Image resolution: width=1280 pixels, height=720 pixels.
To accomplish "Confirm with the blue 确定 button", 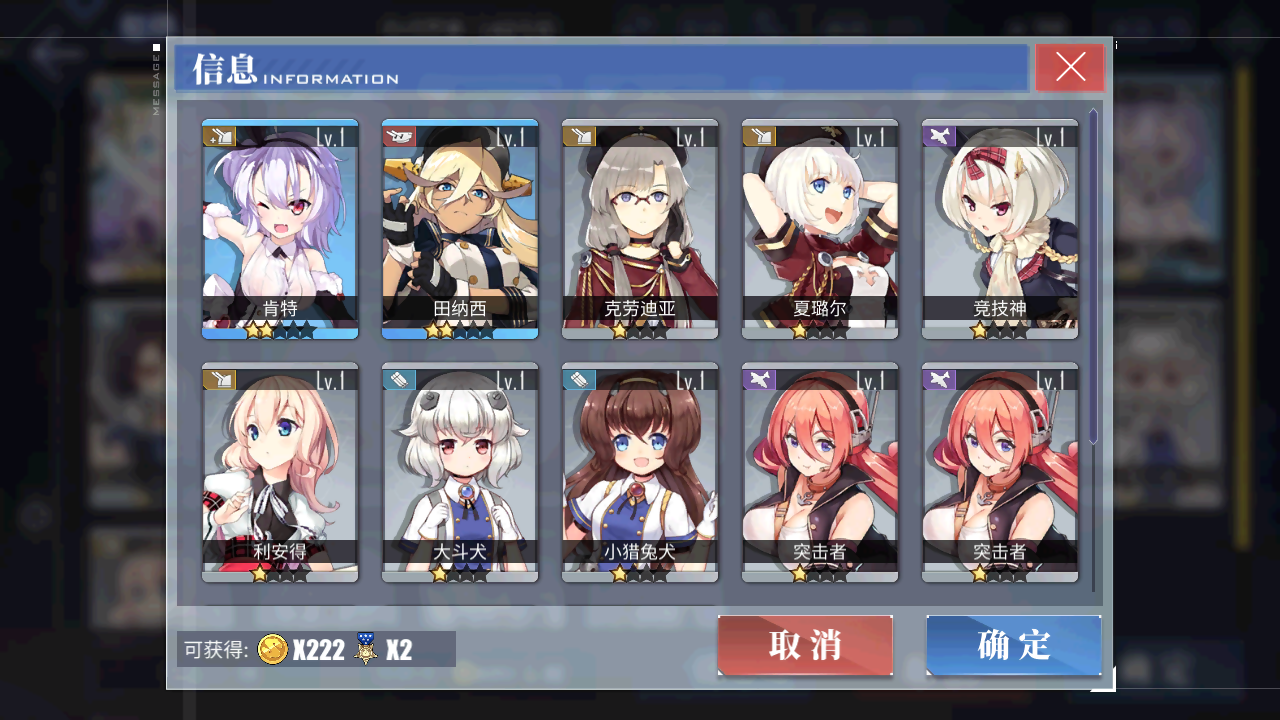I will (x=1013, y=645).
